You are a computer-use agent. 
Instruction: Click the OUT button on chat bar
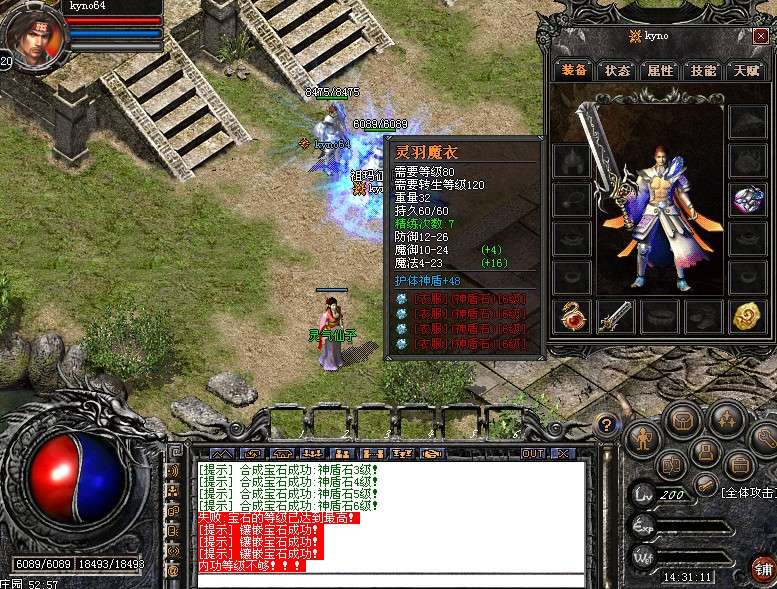point(533,453)
